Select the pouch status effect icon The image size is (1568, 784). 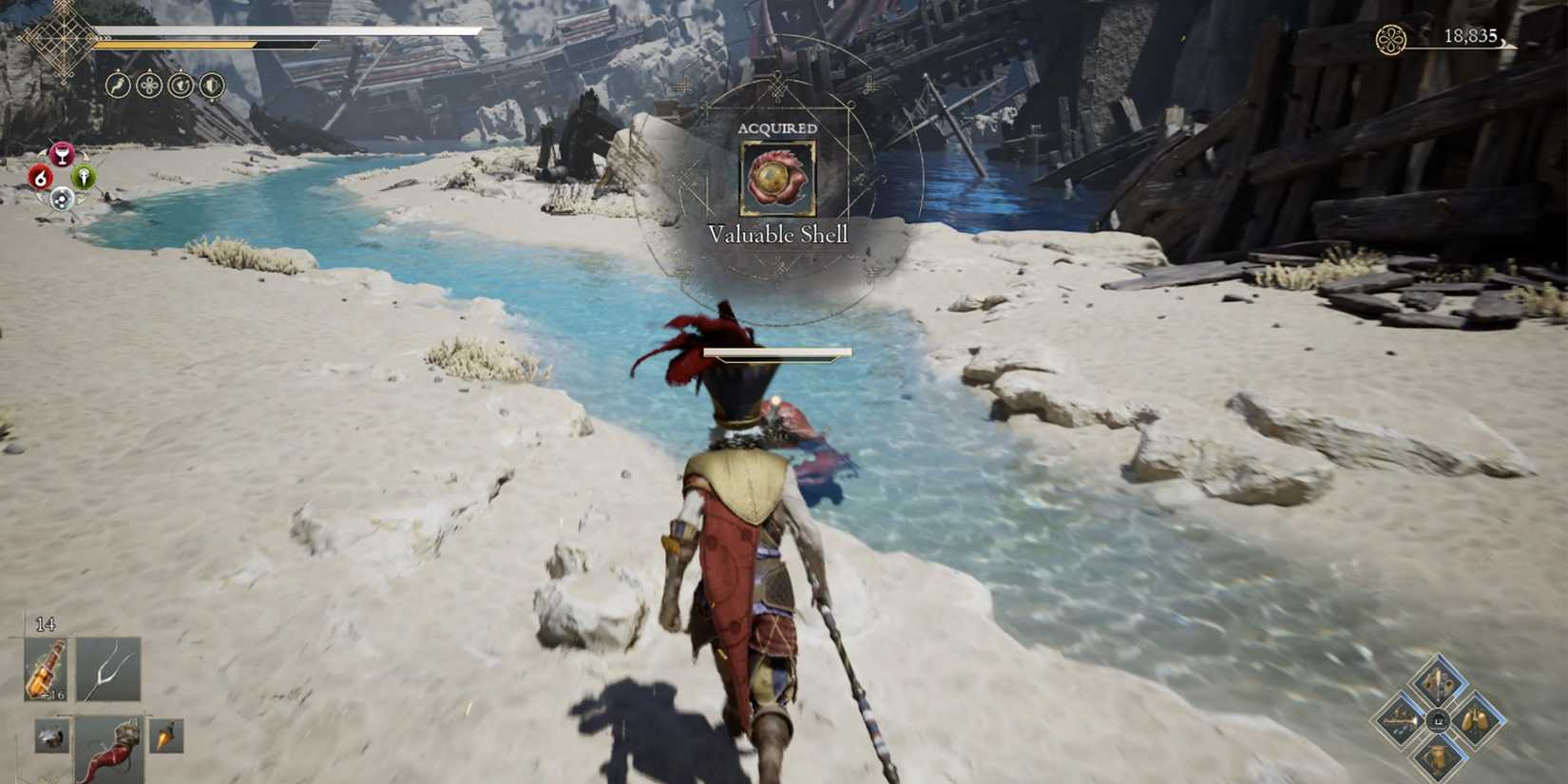click(x=181, y=87)
